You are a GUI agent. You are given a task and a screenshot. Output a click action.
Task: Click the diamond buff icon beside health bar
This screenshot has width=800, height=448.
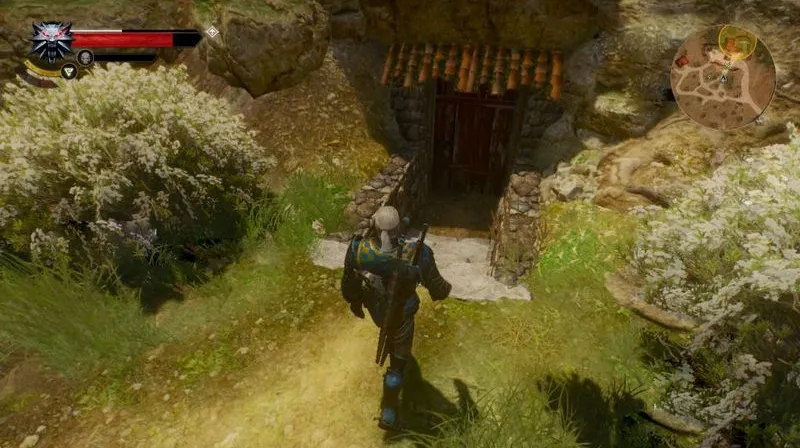pyautogui.click(x=212, y=32)
